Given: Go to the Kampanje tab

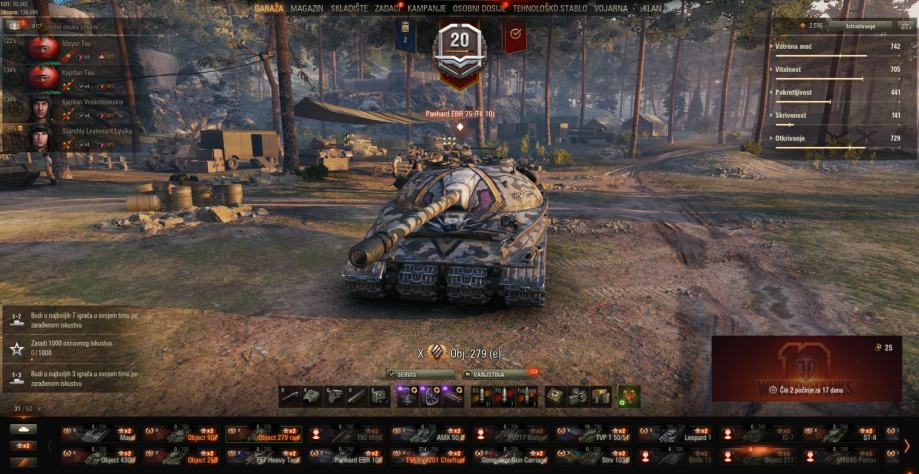Looking at the screenshot, I should coord(426,8).
